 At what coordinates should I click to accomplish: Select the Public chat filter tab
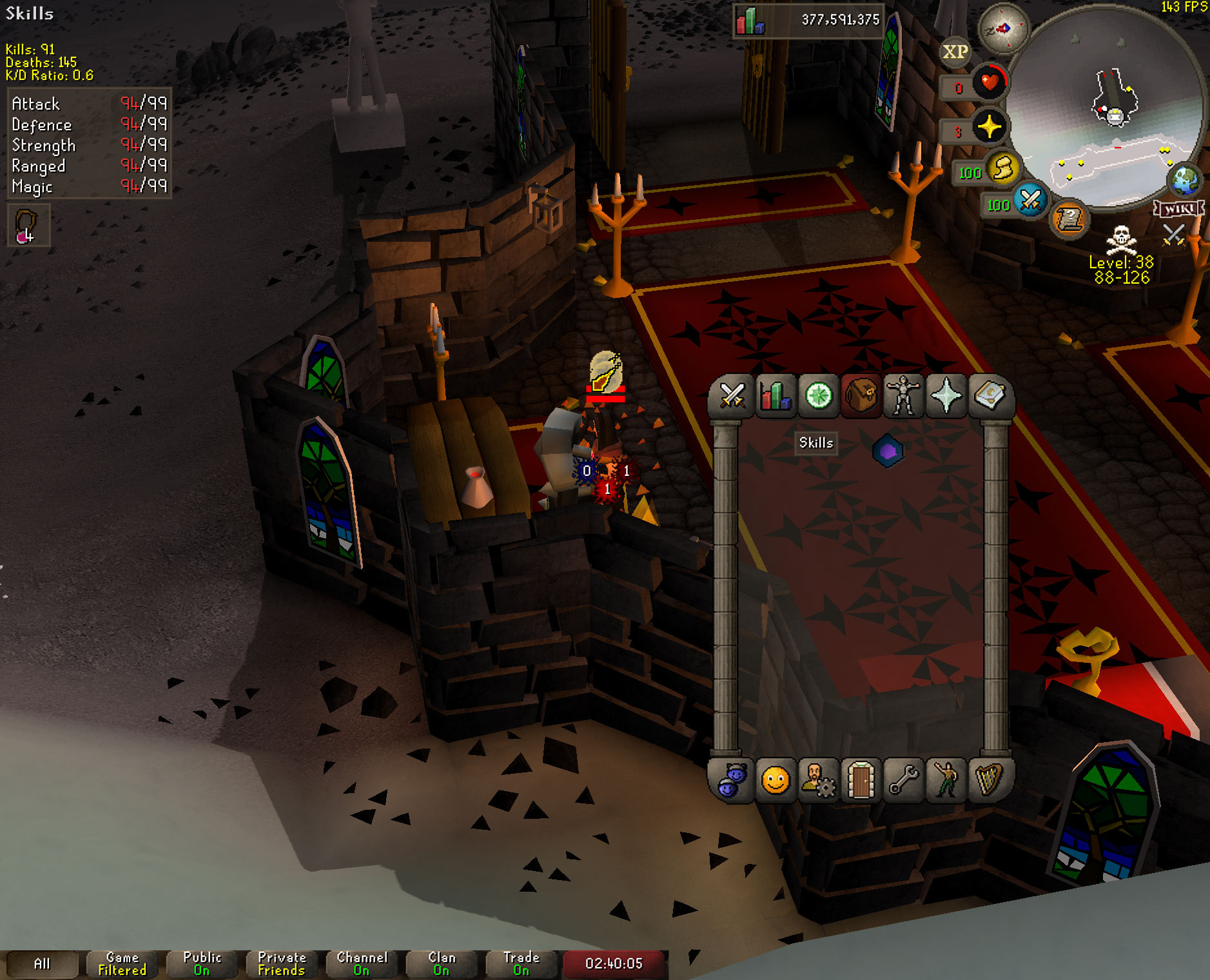click(202, 964)
